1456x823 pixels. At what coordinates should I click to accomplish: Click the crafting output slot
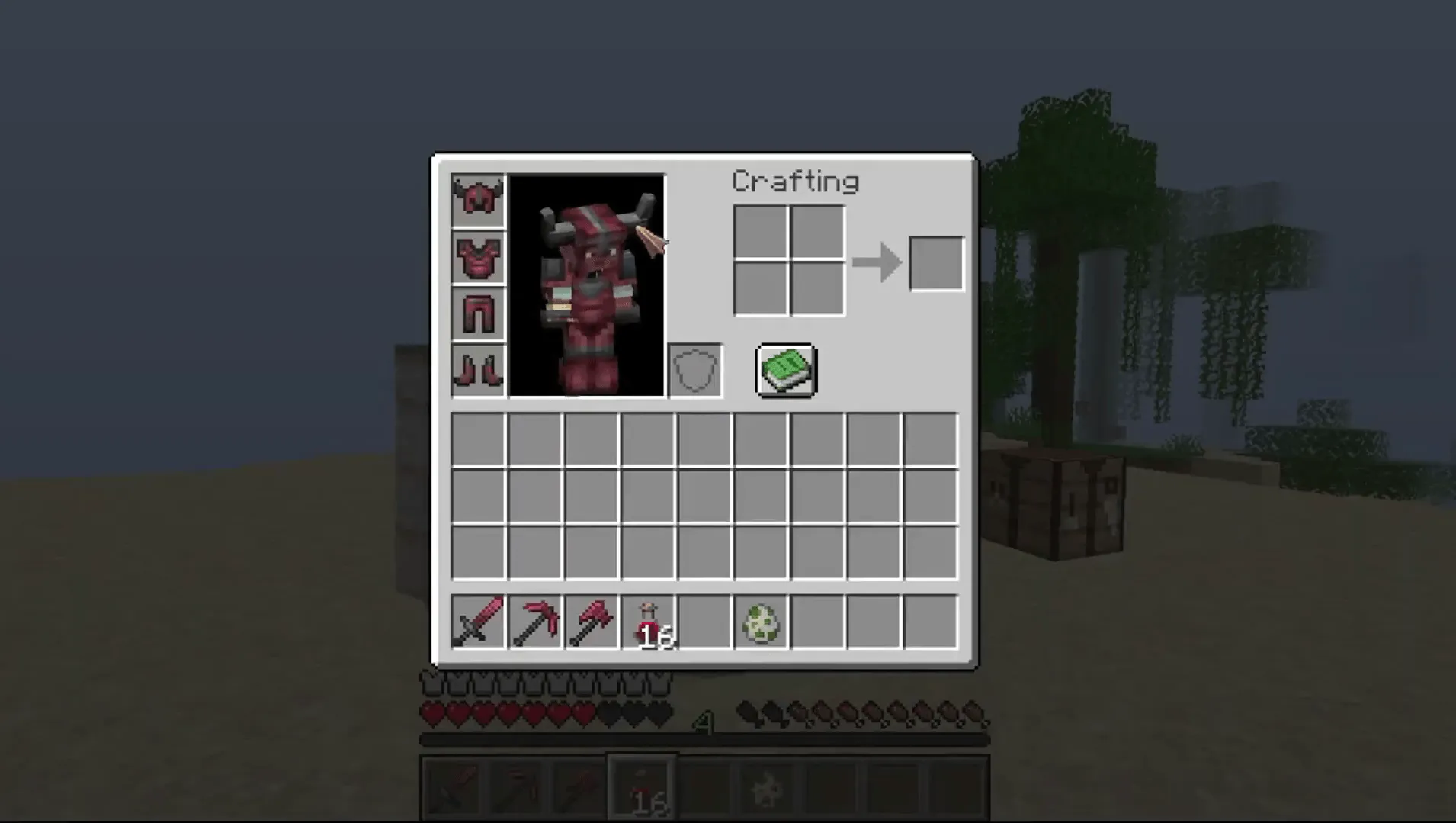(x=937, y=262)
